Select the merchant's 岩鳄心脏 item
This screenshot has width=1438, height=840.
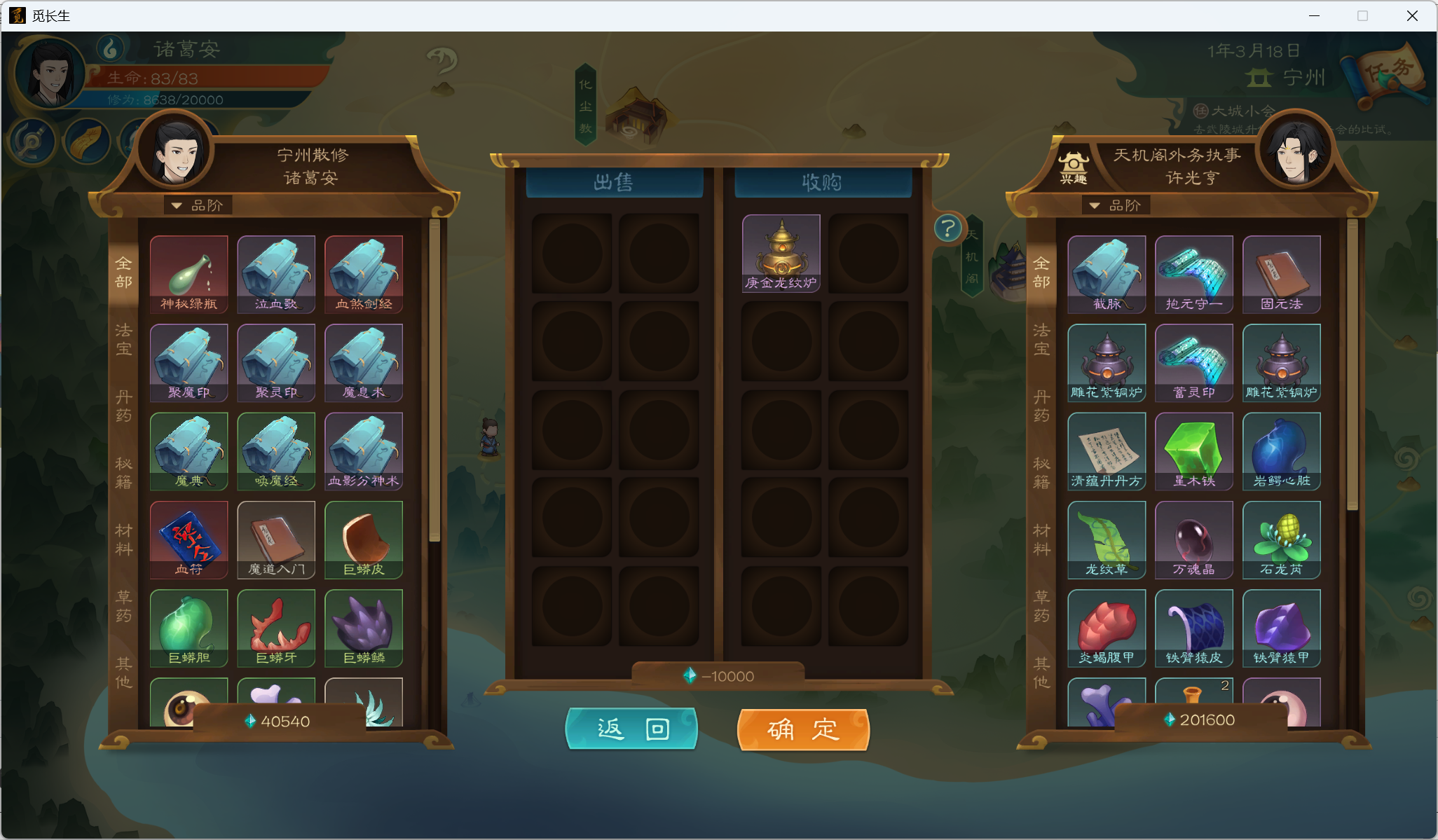pos(1281,450)
